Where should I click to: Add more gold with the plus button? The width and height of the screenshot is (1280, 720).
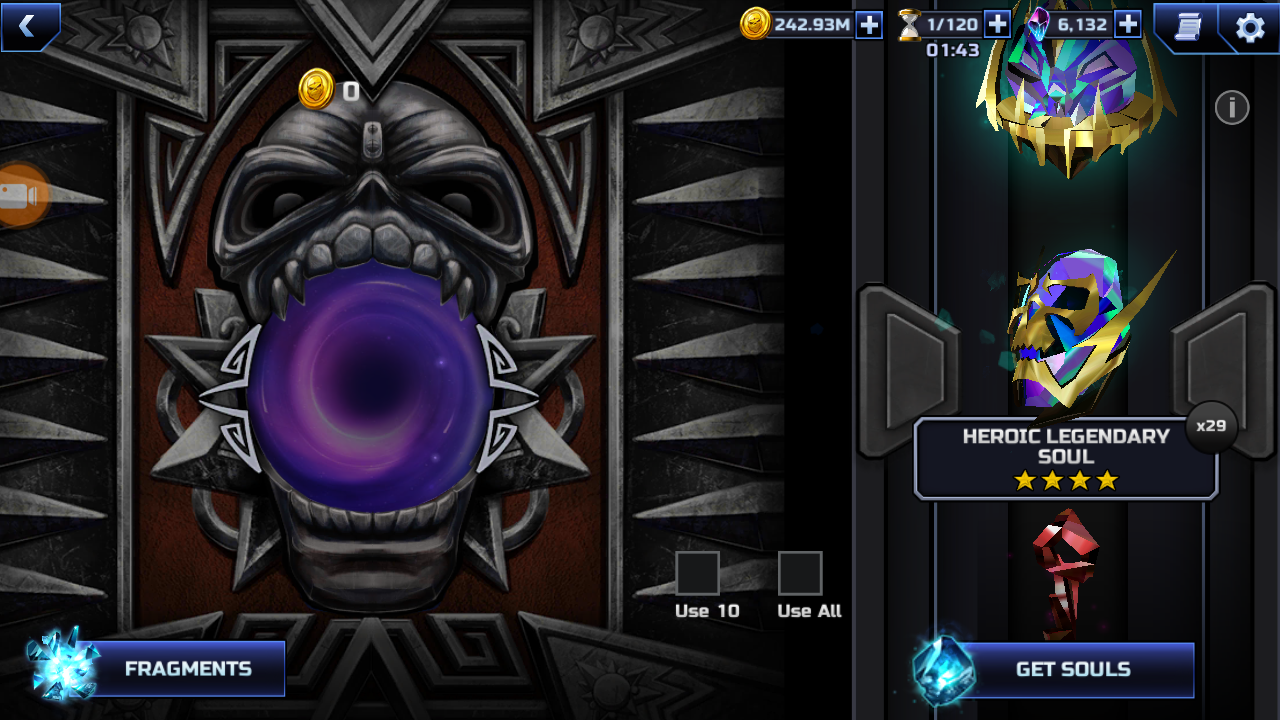869,25
